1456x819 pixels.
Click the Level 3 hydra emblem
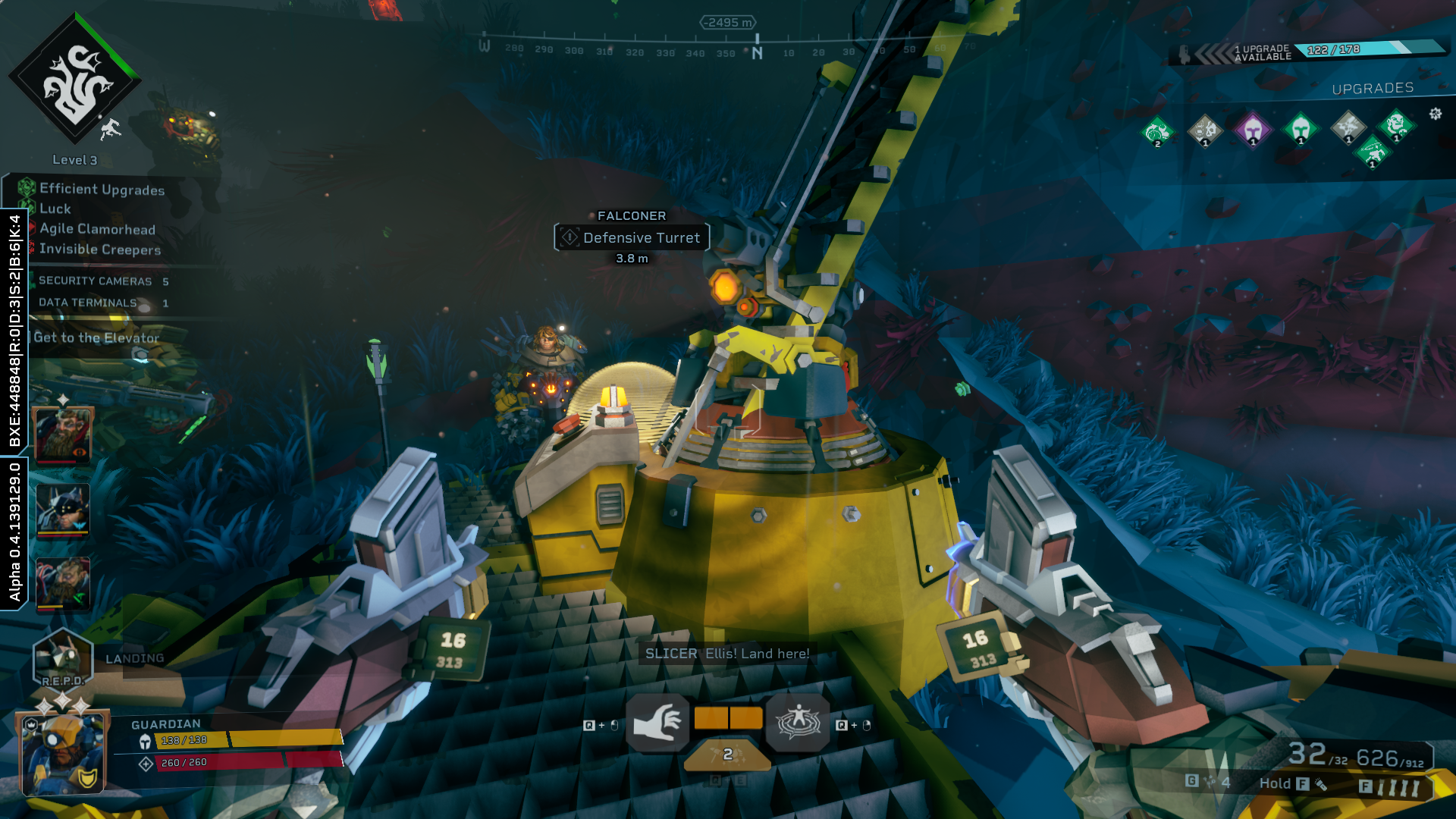[74, 80]
